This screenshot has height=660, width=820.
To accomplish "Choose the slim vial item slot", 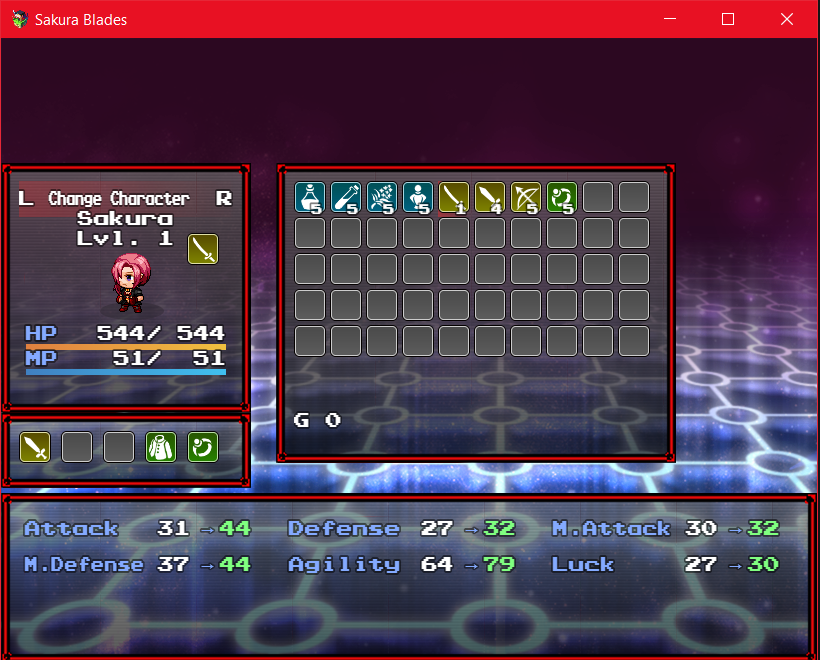I will coord(346,197).
